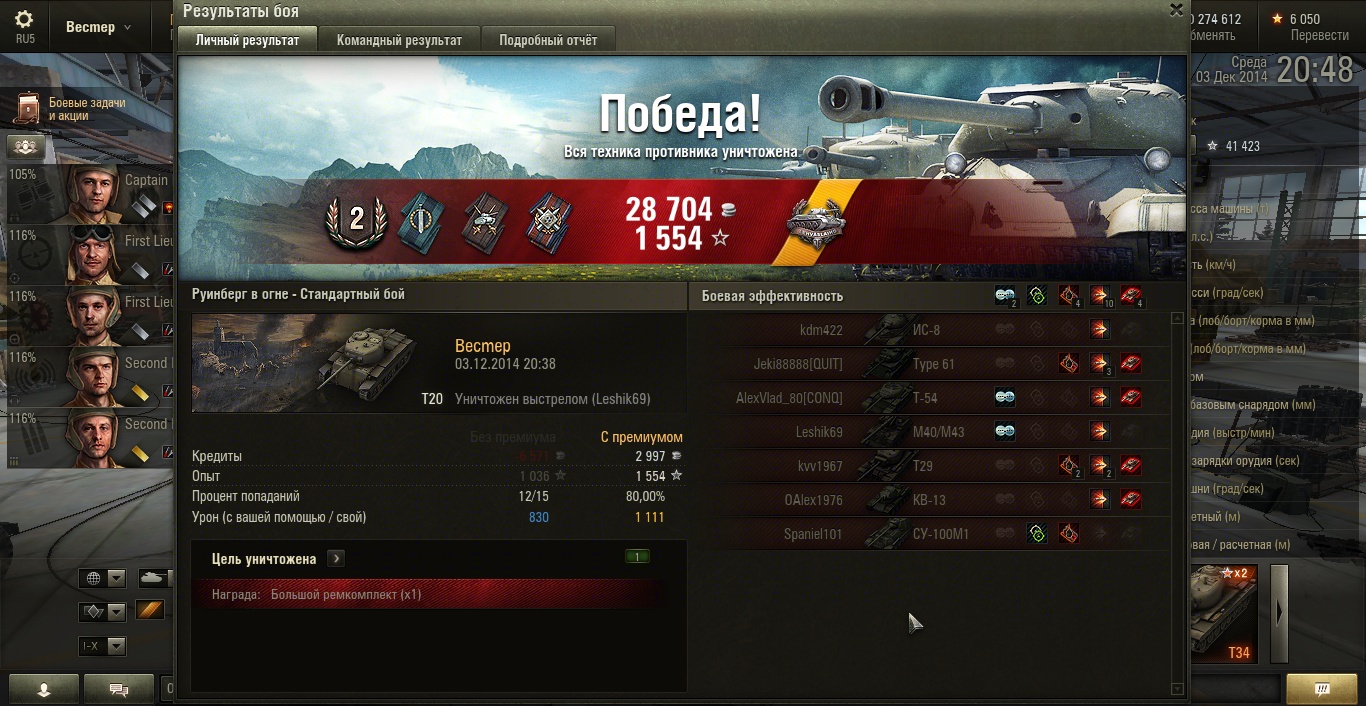
Task: Select the kdm422 ИС-8 effectiveness row
Action: [930, 330]
